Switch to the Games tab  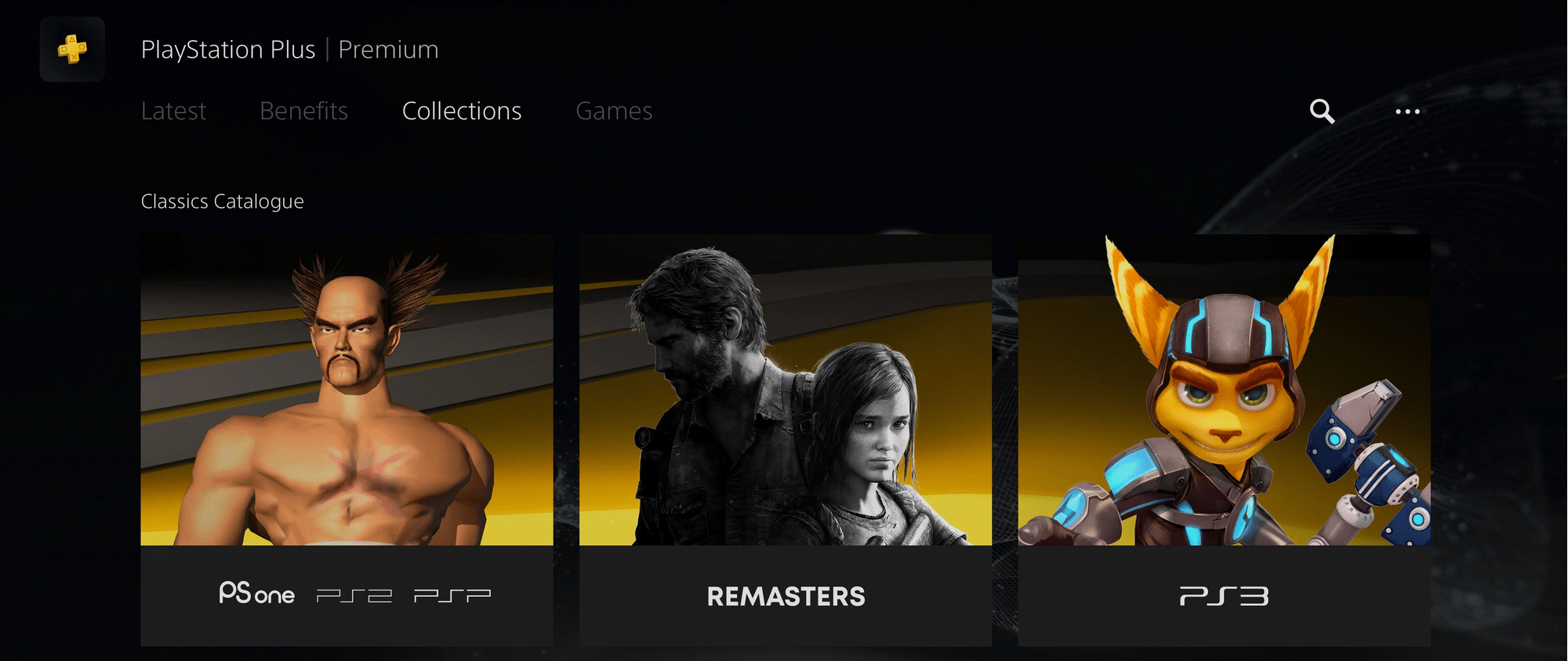pos(614,111)
